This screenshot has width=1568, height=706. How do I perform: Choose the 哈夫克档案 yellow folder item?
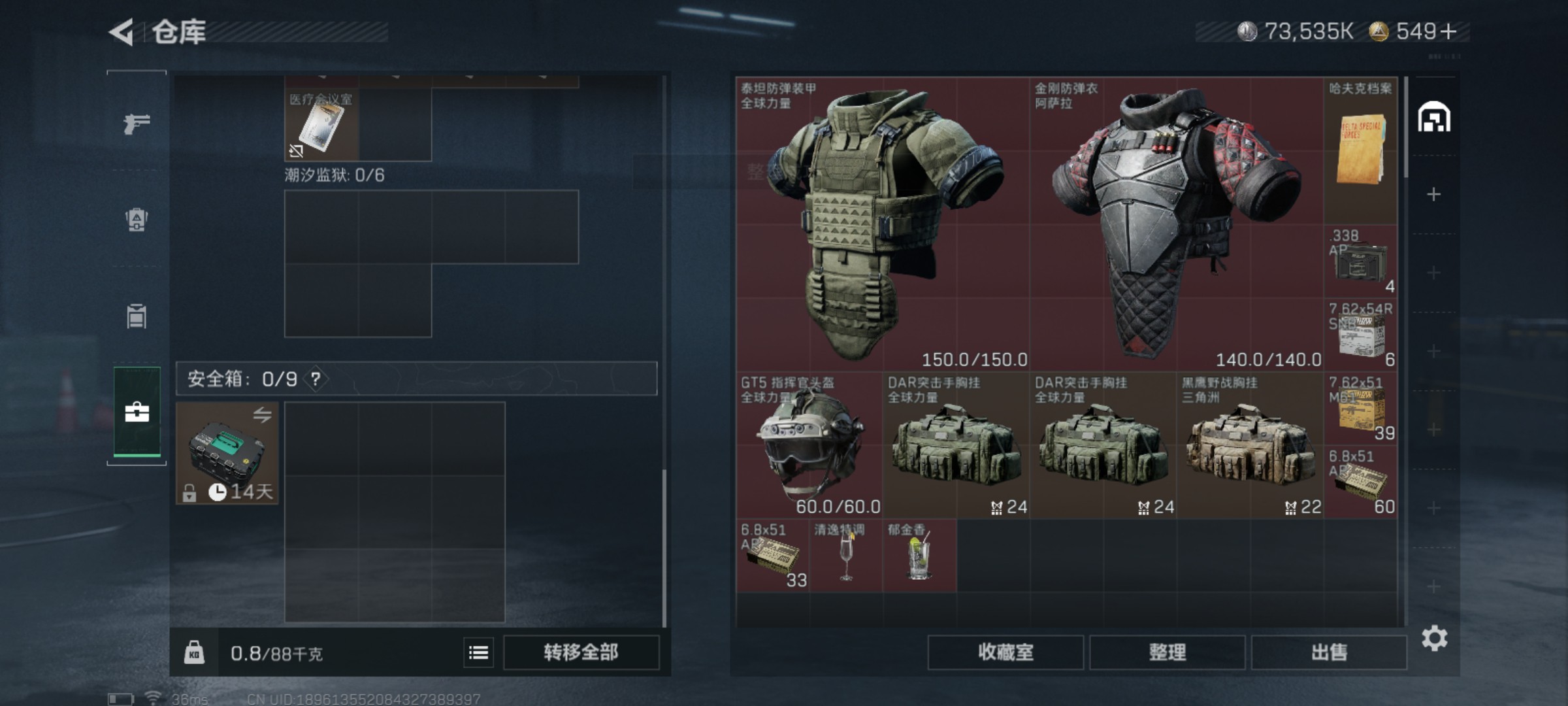[x=1360, y=150]
